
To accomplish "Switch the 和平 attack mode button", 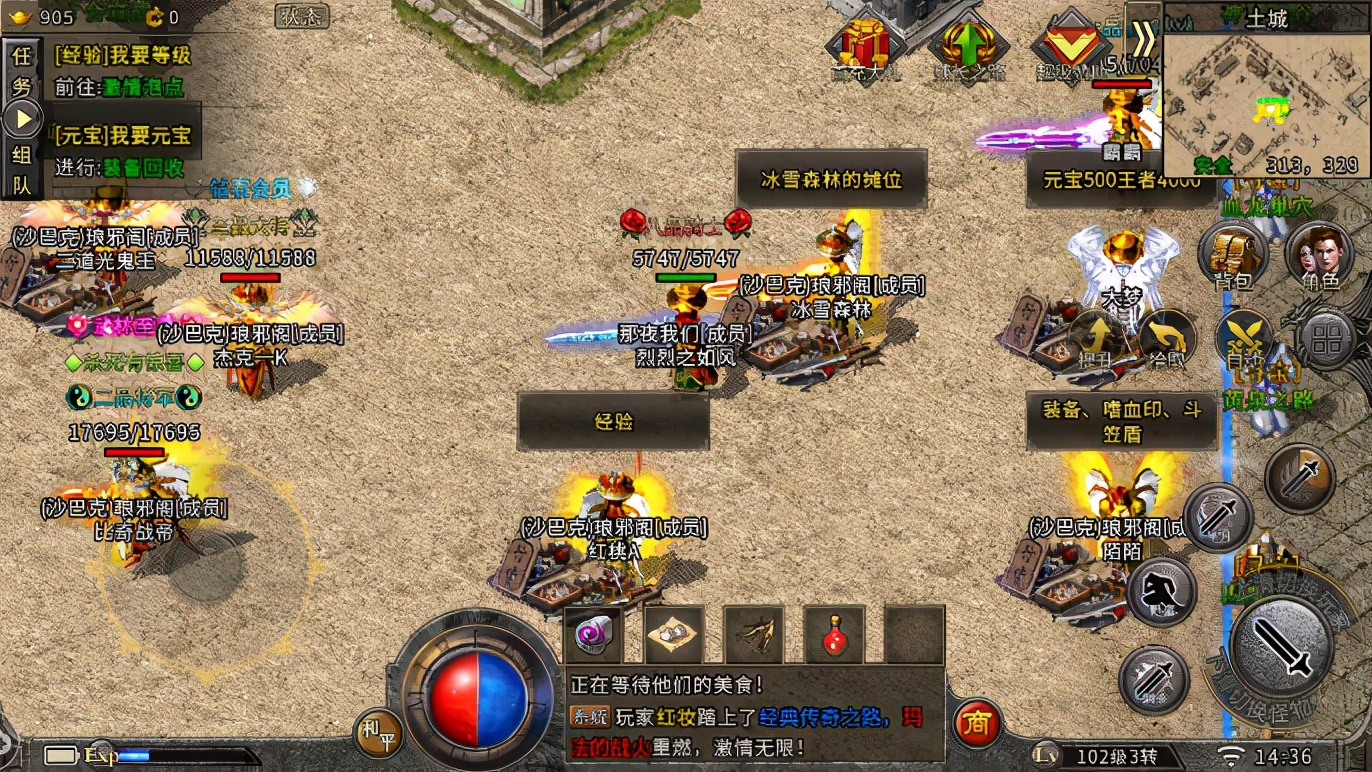I will [379, 735].
